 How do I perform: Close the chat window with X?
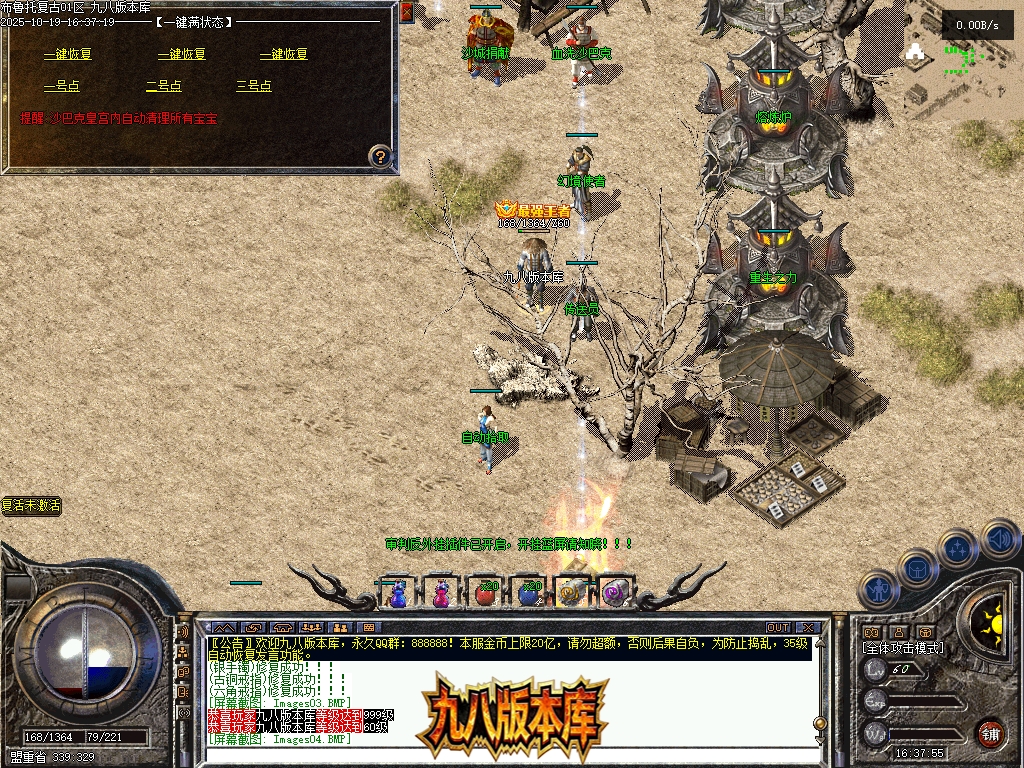809,628
